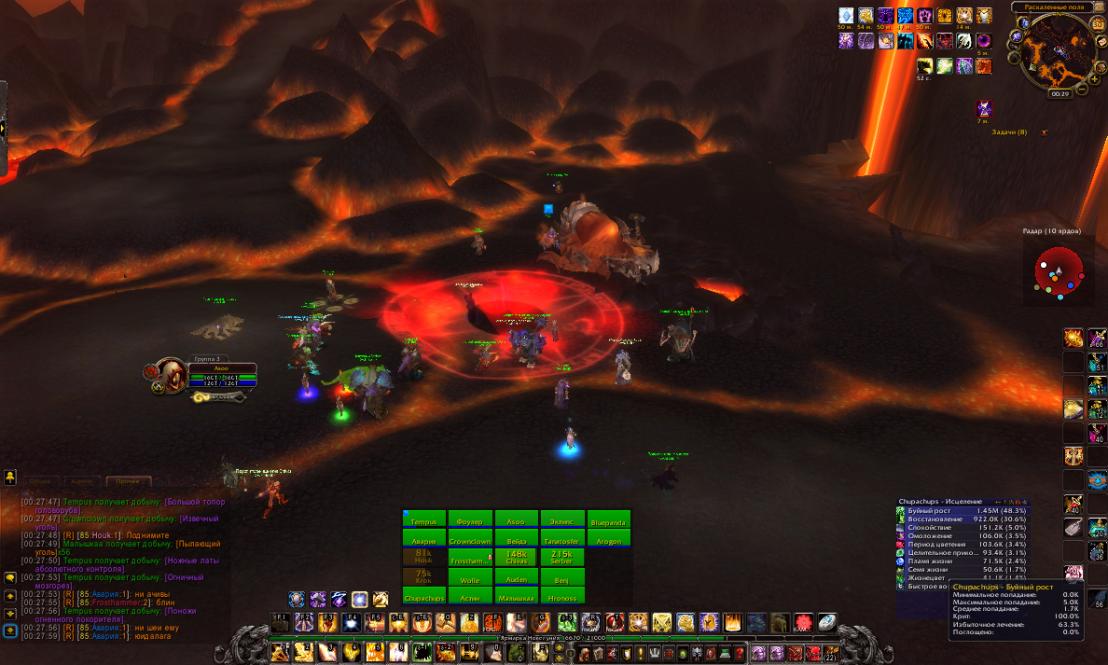1108x665 pixels.
Task: Jump chat to the latest message
Action: pos(9,631)
